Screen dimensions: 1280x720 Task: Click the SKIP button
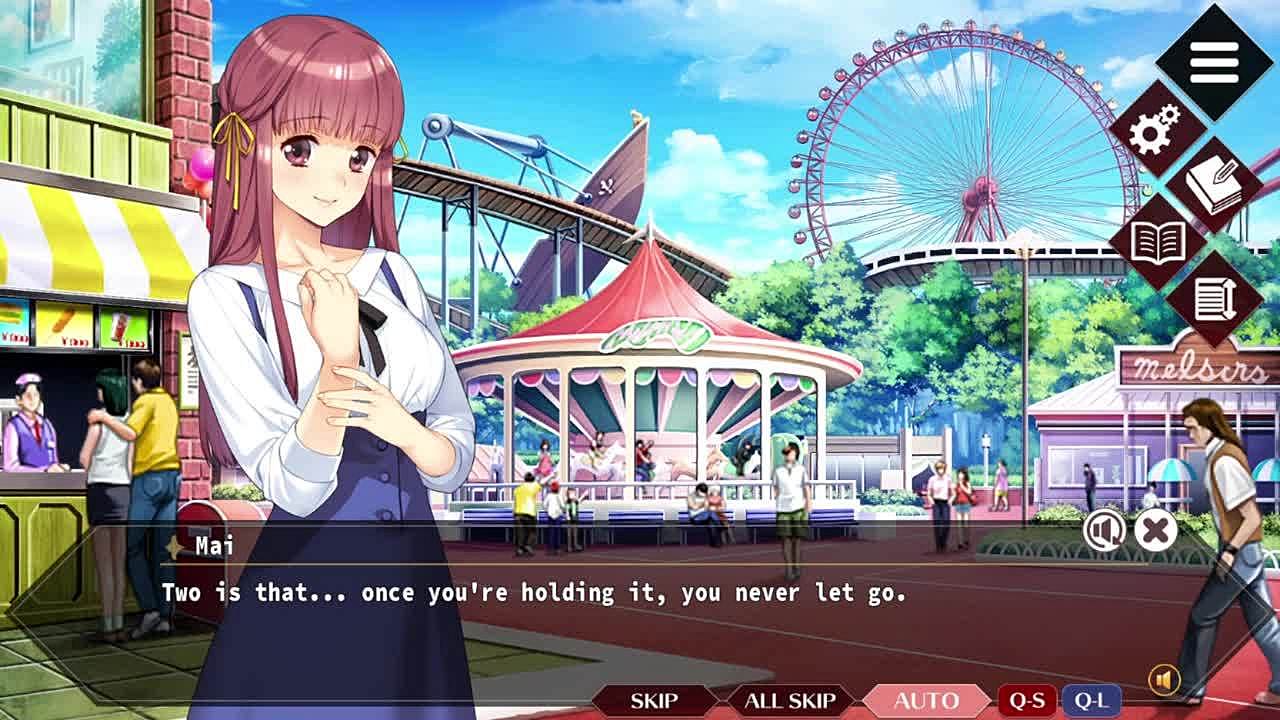654,701
